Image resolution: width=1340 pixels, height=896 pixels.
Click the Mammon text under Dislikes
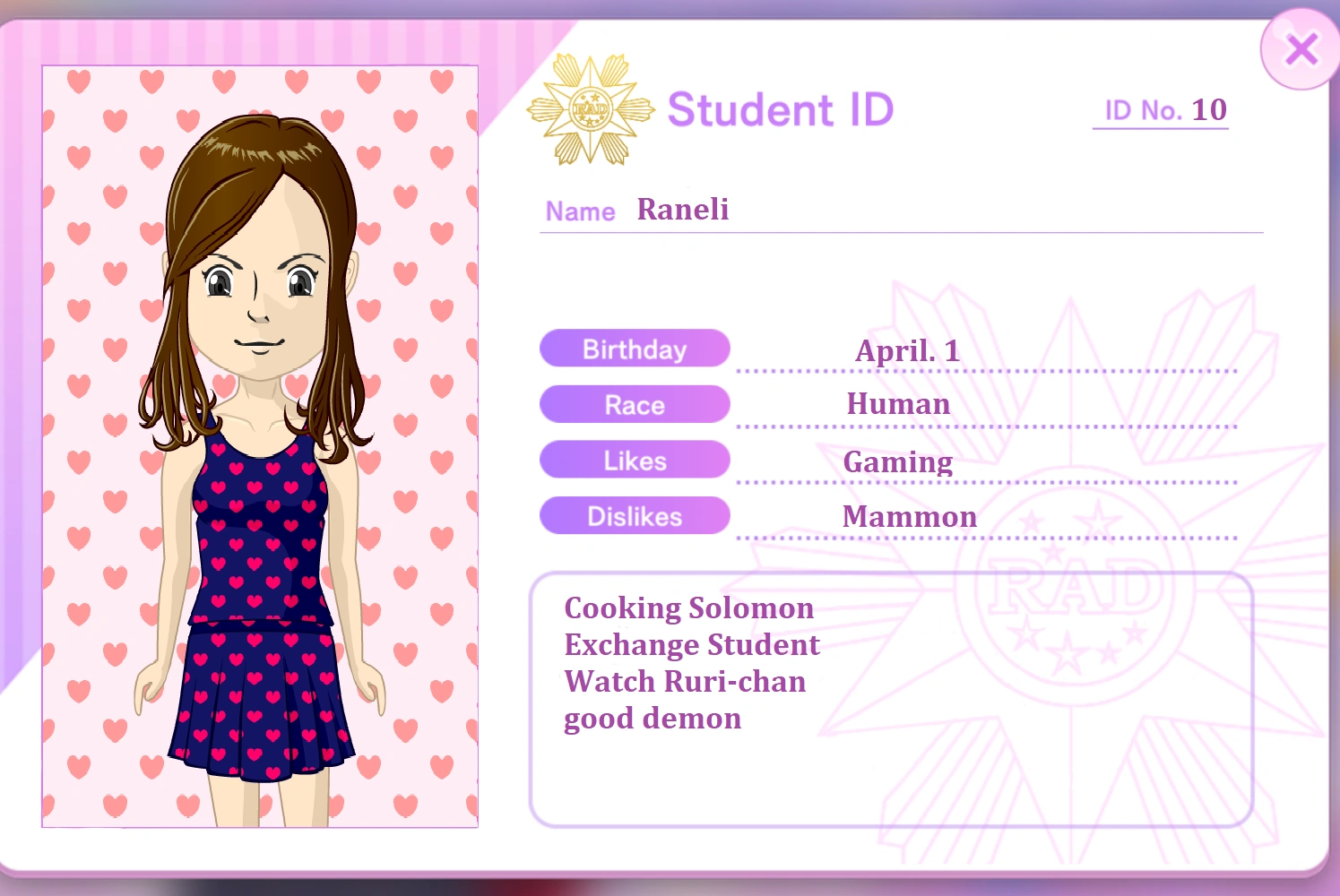(908, 516)
